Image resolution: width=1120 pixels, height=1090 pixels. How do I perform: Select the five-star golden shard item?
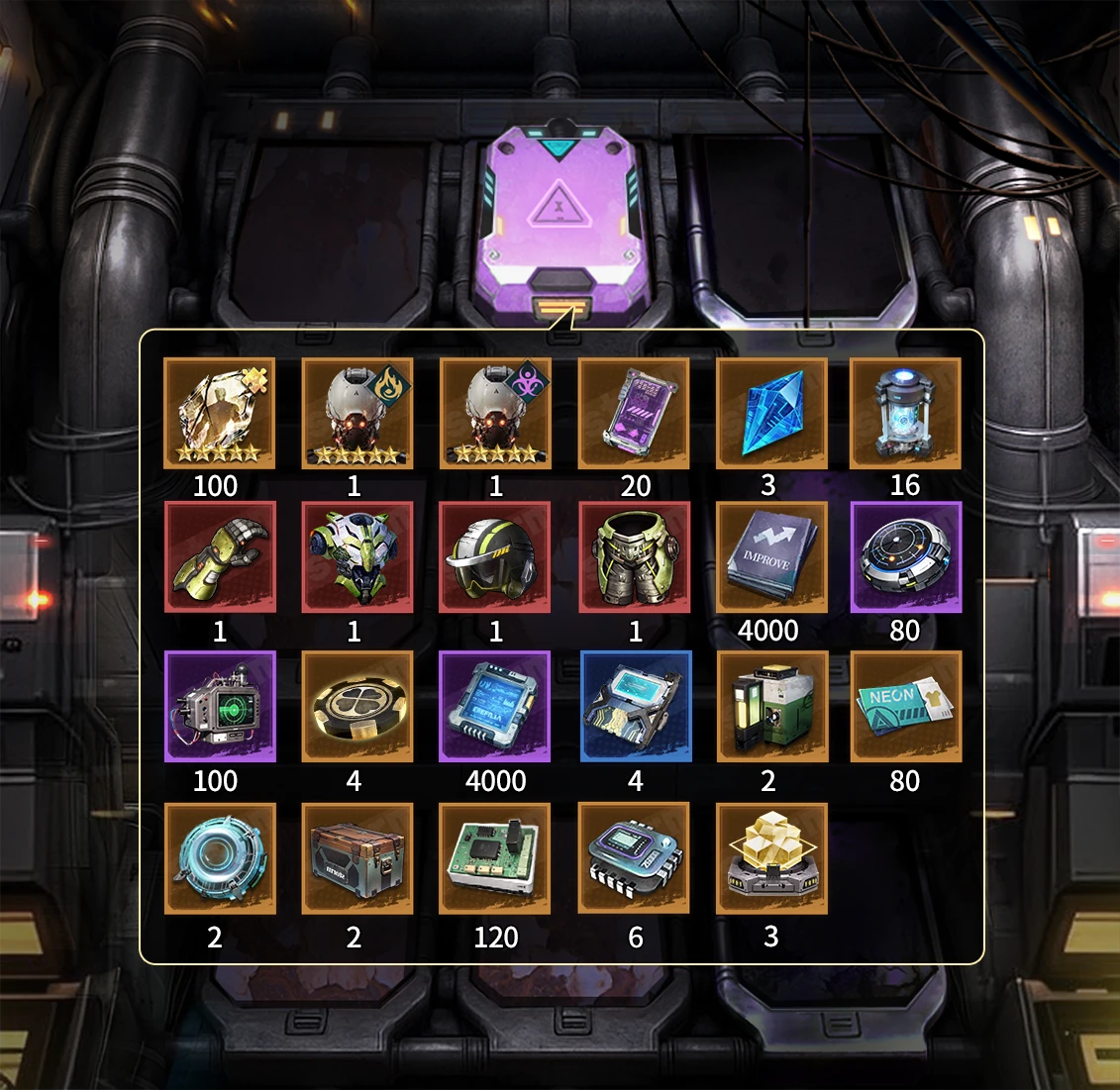(x=220, y=414)
